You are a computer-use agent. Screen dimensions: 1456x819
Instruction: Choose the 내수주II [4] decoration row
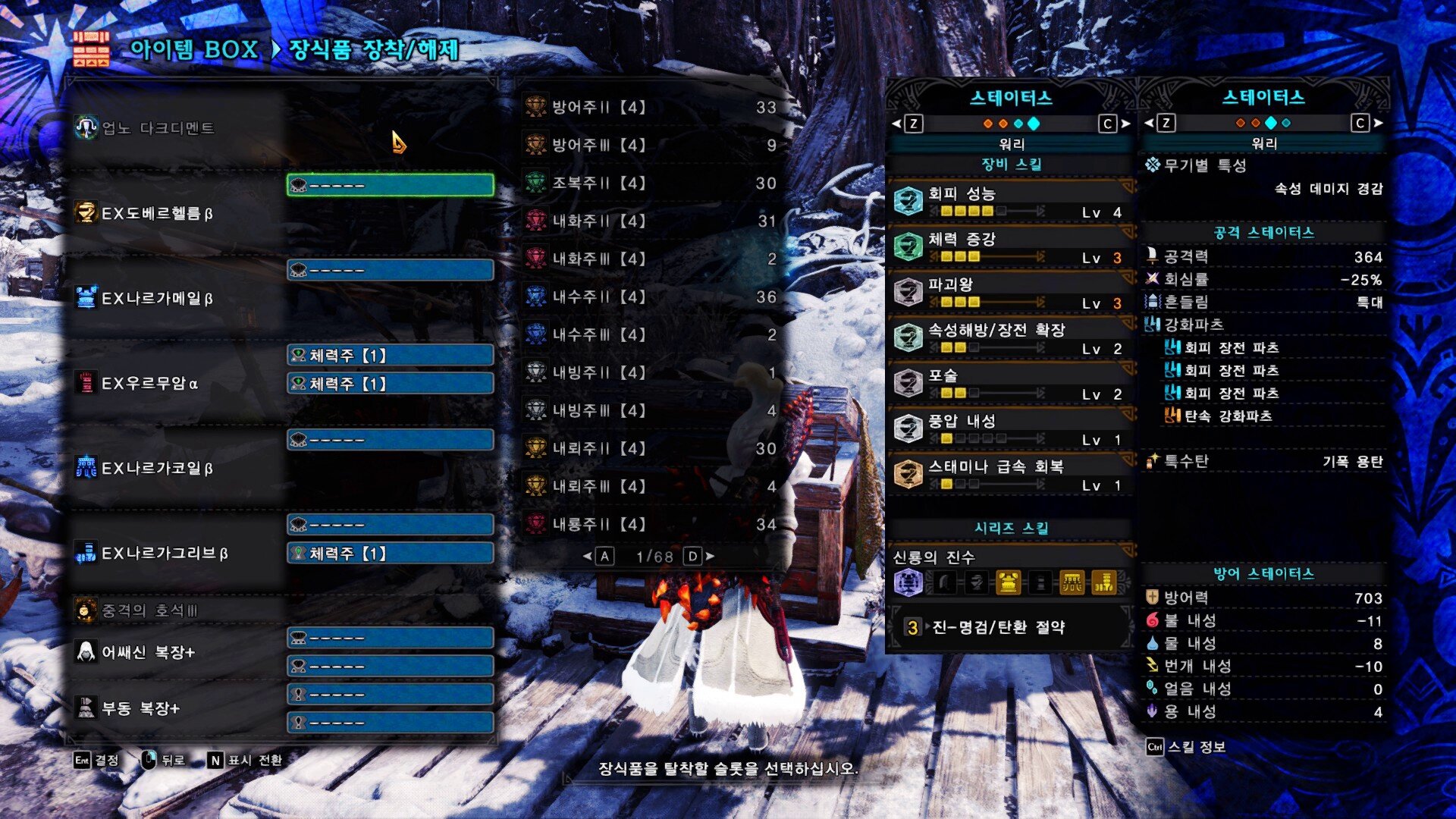pos(652,297)
